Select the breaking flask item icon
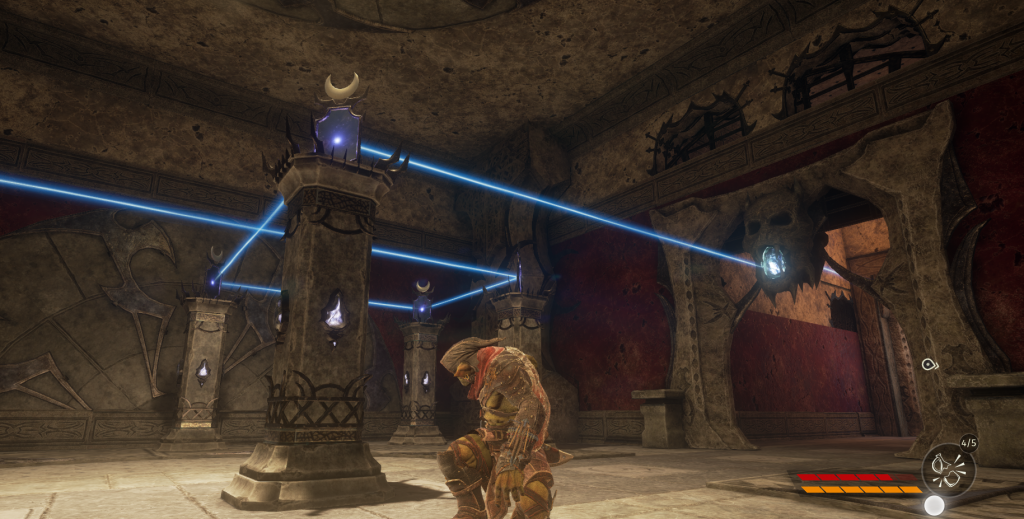 click(x=946, y=468)
